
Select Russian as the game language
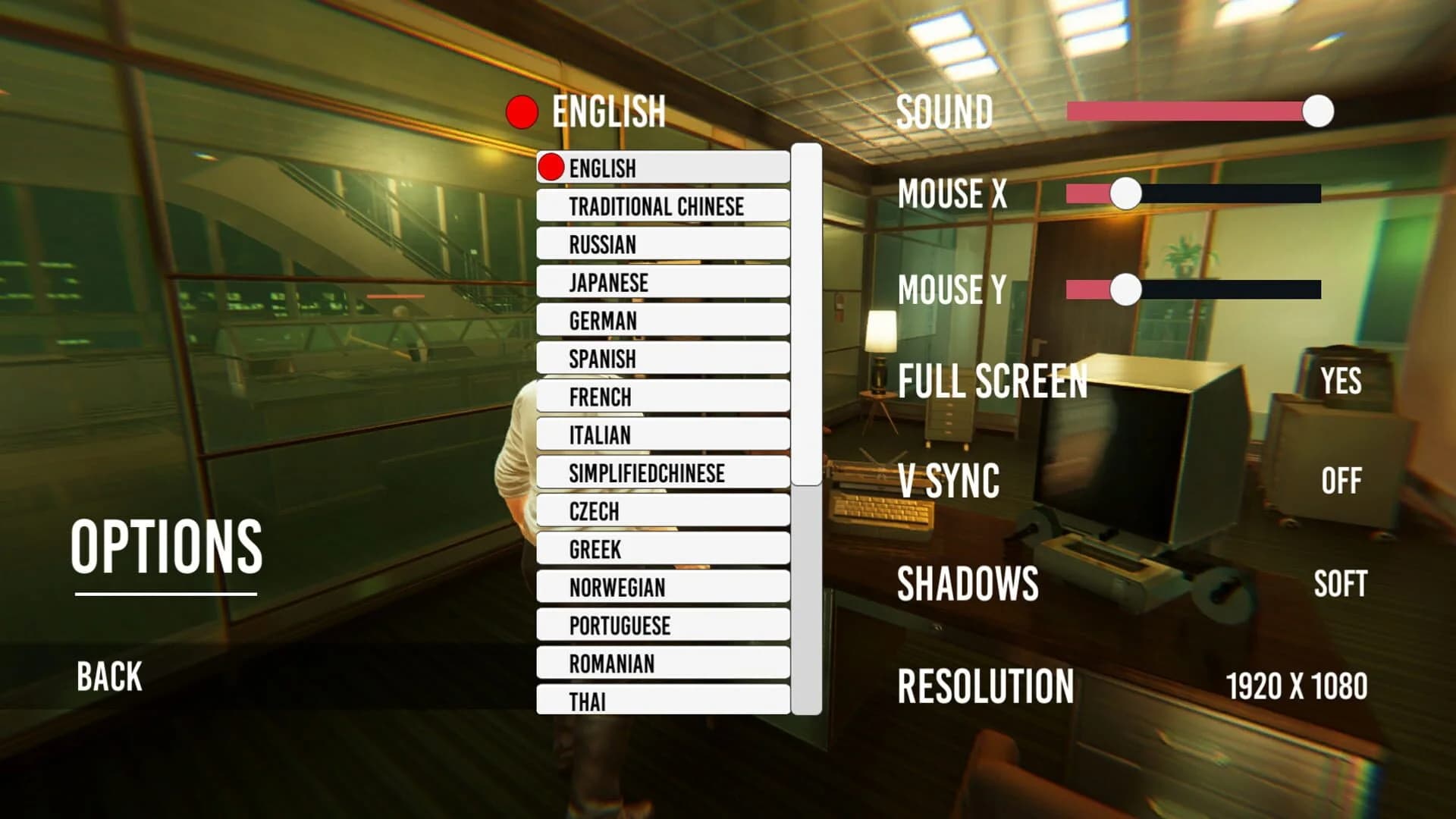[x=662, y=244]
